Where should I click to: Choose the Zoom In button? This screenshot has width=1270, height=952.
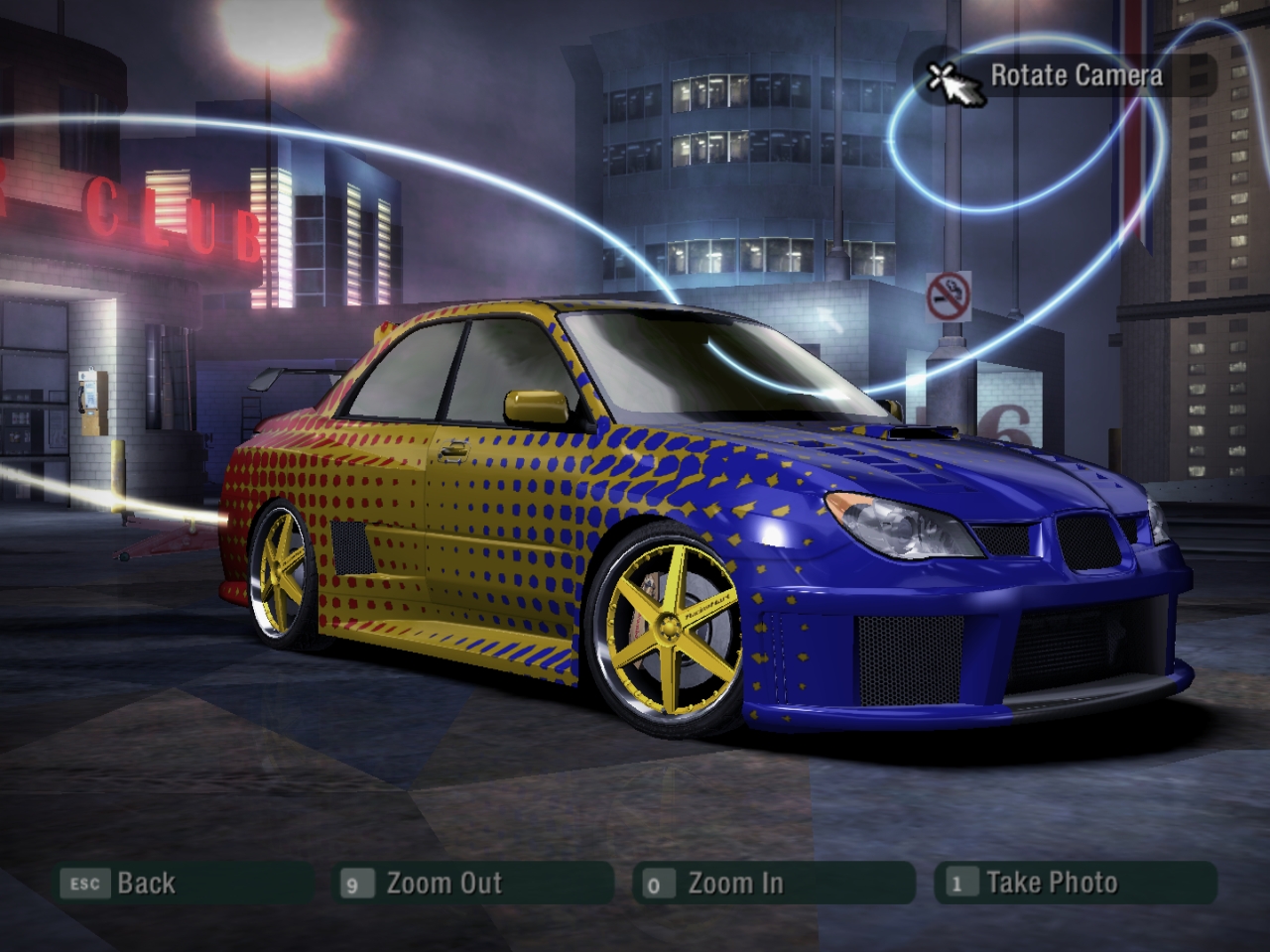tap(734, 883)
